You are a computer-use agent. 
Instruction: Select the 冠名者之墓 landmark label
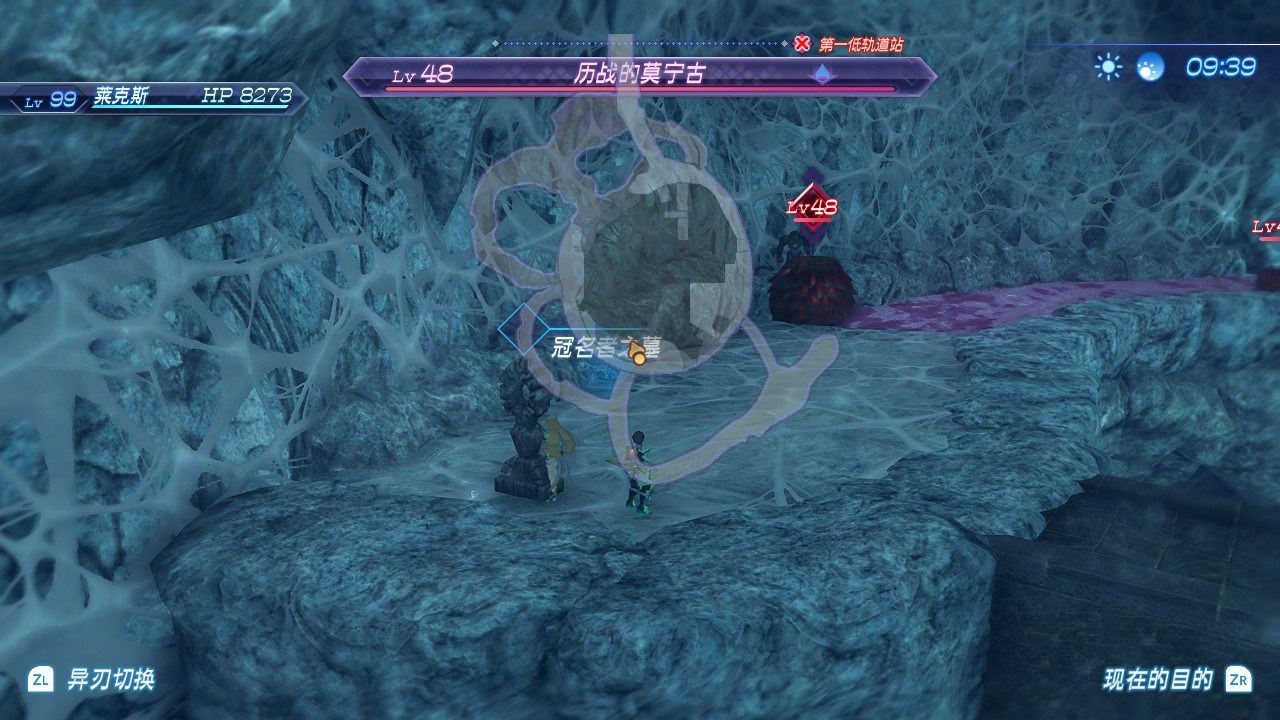(606, 347)
